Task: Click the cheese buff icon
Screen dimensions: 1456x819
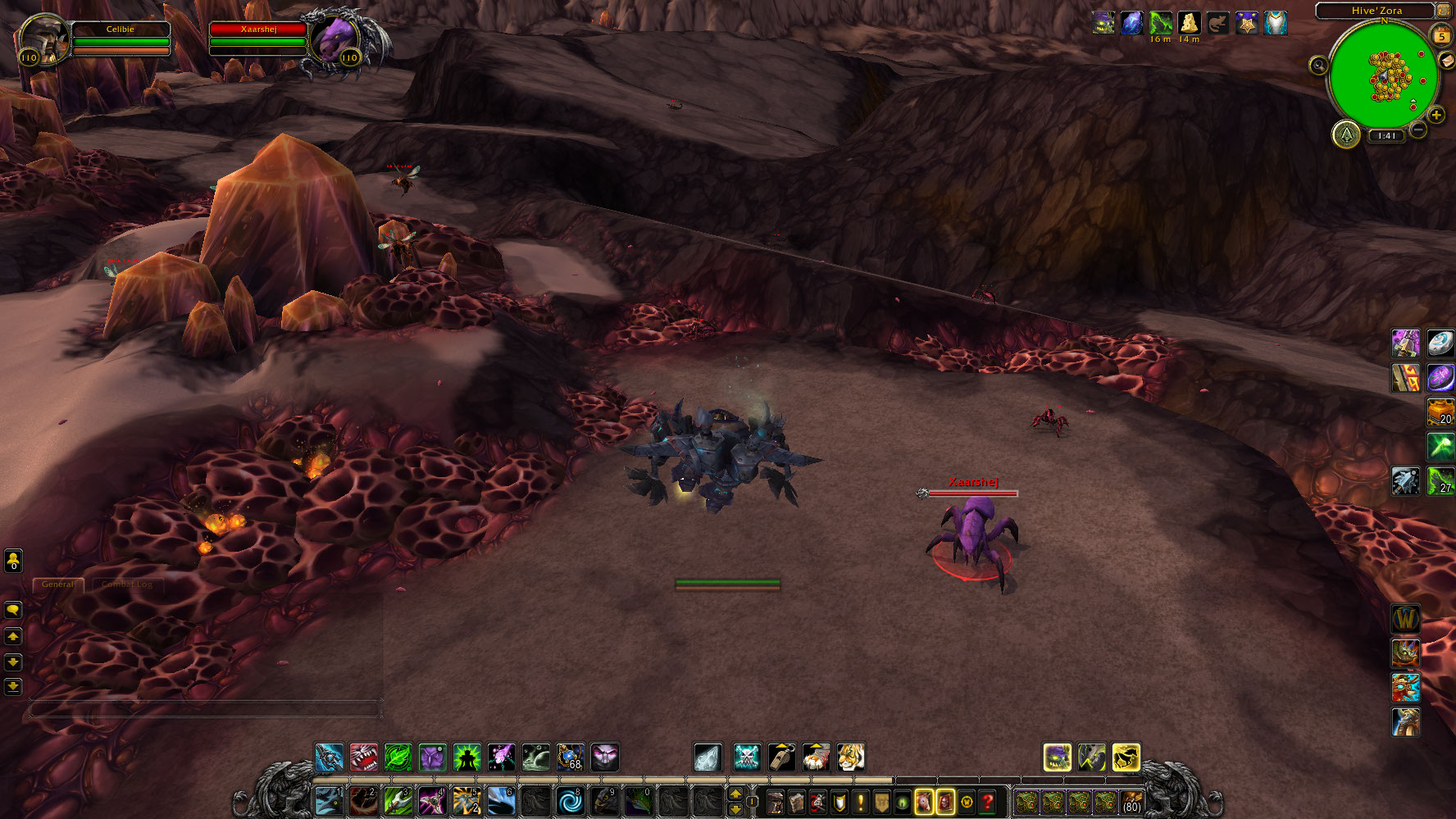Action: [1189, 23]
